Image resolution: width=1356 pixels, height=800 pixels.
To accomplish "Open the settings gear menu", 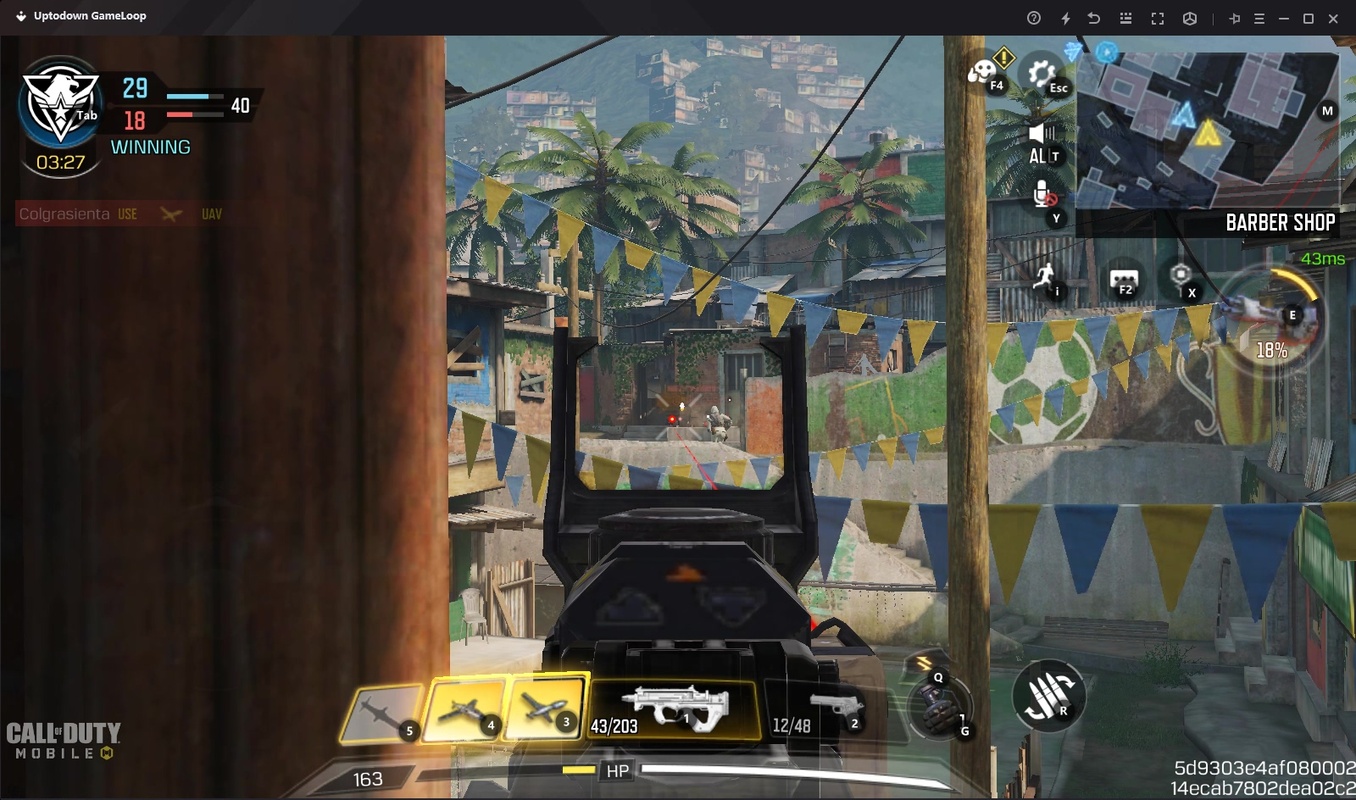I will point(1041,72).
